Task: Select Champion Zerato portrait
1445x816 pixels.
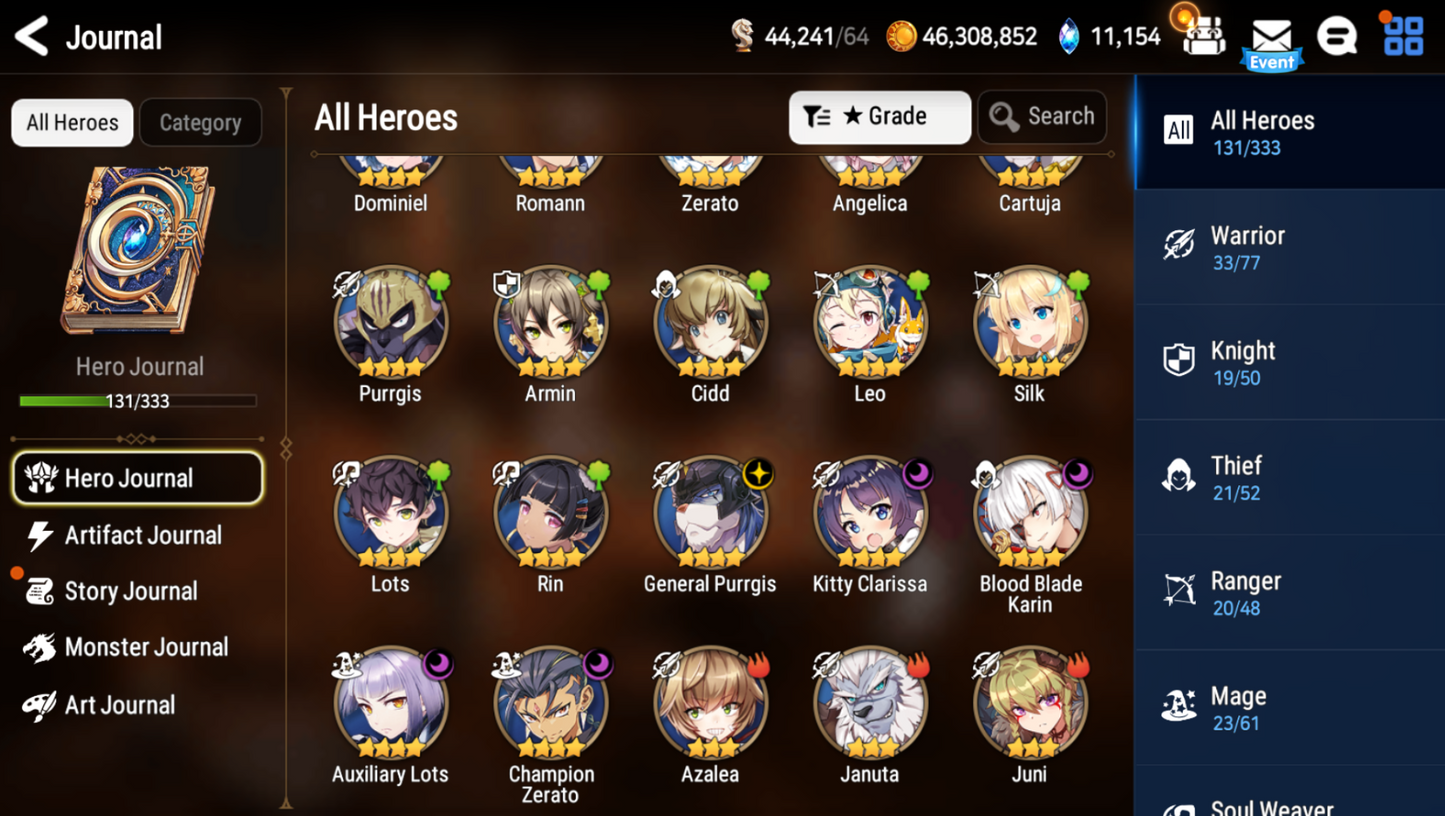Action: coord(551,703)
